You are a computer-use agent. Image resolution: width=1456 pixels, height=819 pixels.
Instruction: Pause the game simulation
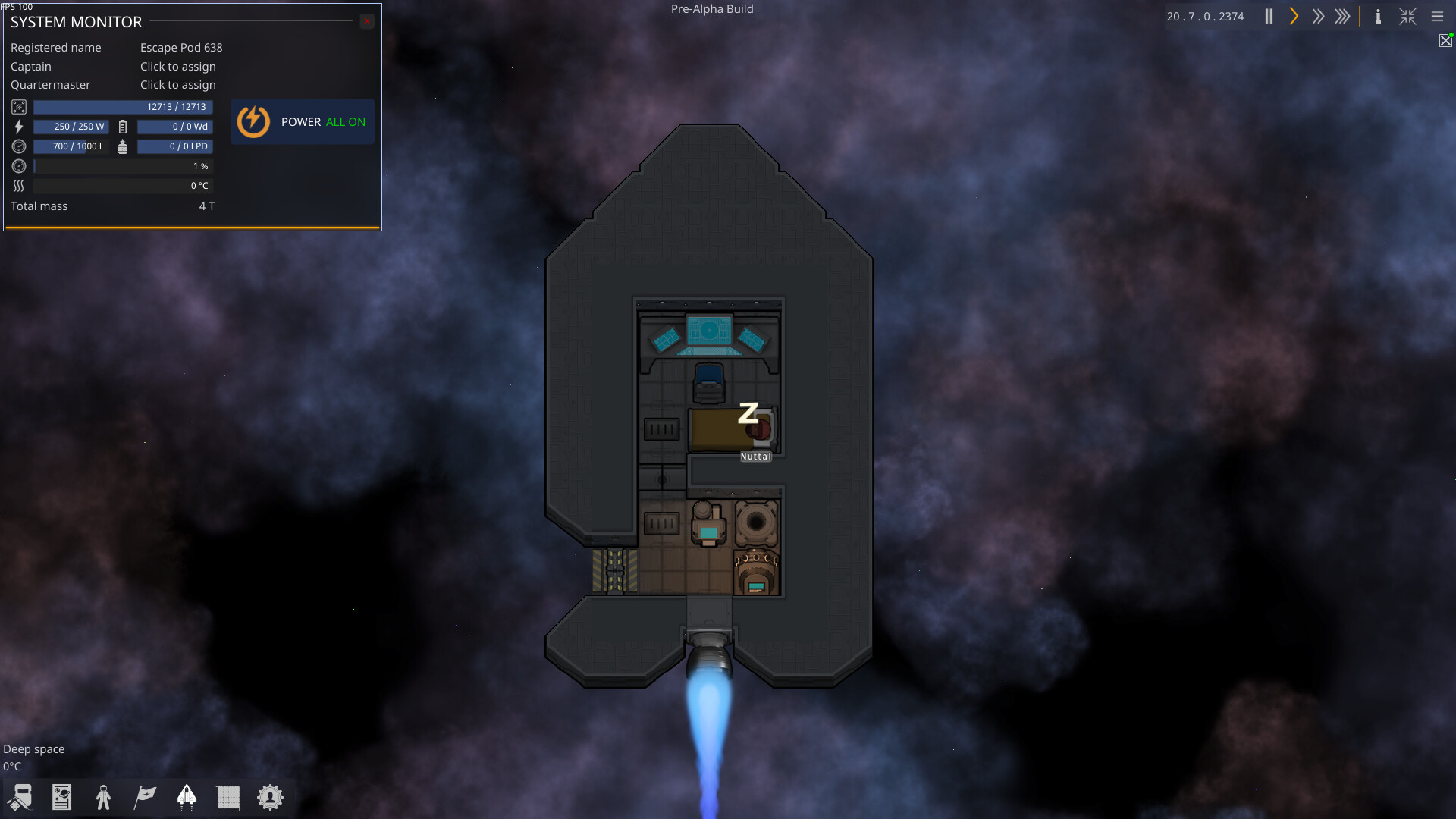point(1268,16)
